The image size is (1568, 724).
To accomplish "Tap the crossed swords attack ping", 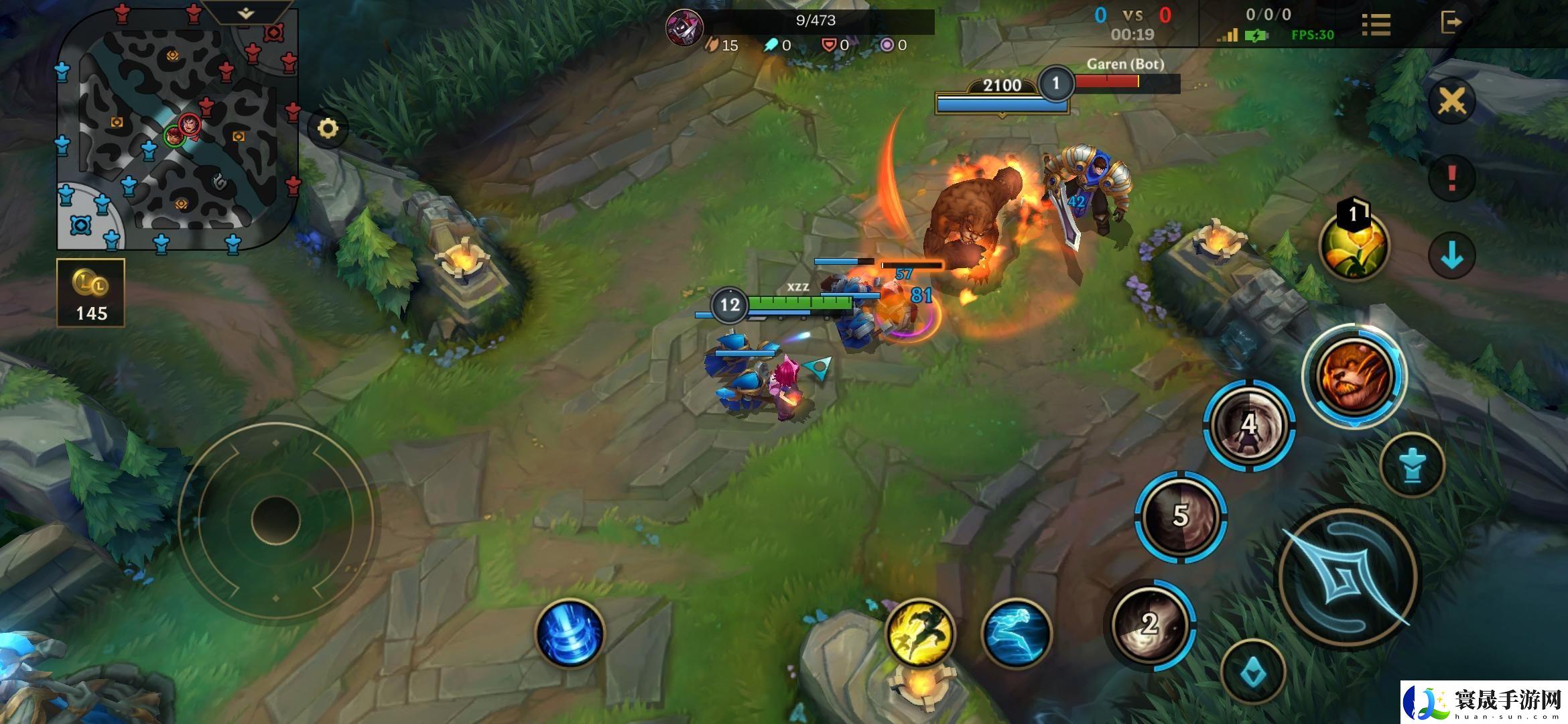I will [x=1451, y=102].
